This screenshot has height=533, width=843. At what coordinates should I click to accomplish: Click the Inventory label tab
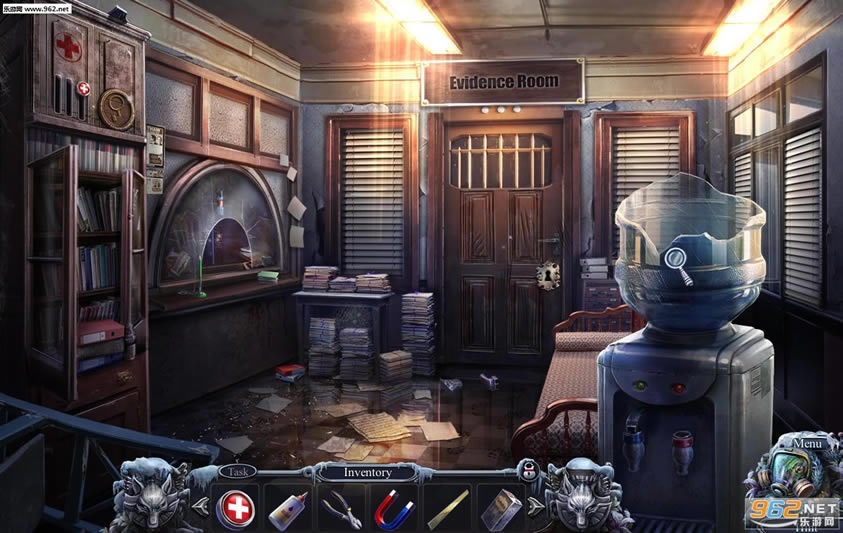point(368,472)
